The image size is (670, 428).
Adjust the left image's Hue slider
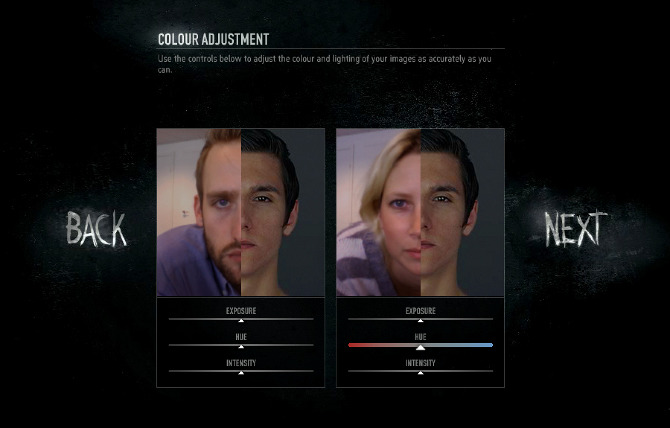click(x=240, y=345)
